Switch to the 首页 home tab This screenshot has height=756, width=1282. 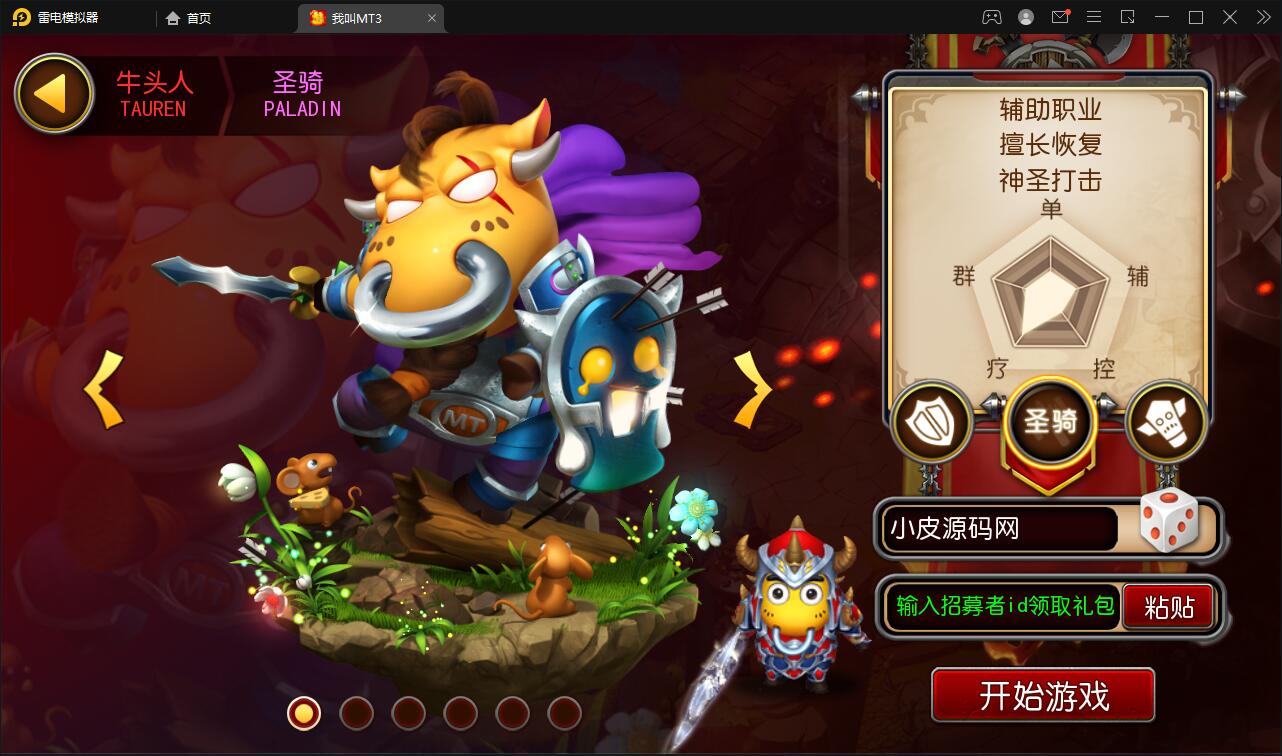click(x=190, y=17)
